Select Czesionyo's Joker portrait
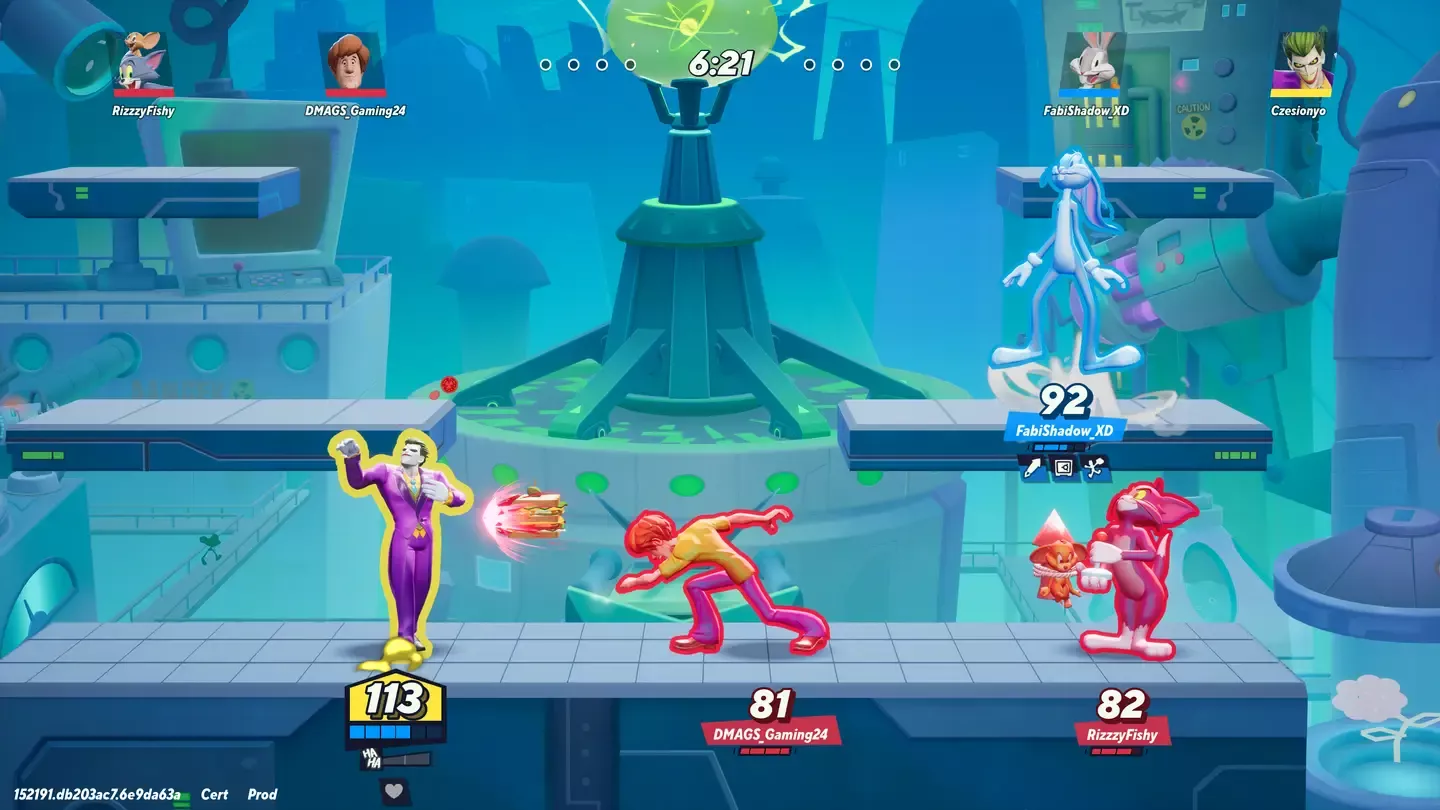The image size is (1440, 810). point(1298,64)
